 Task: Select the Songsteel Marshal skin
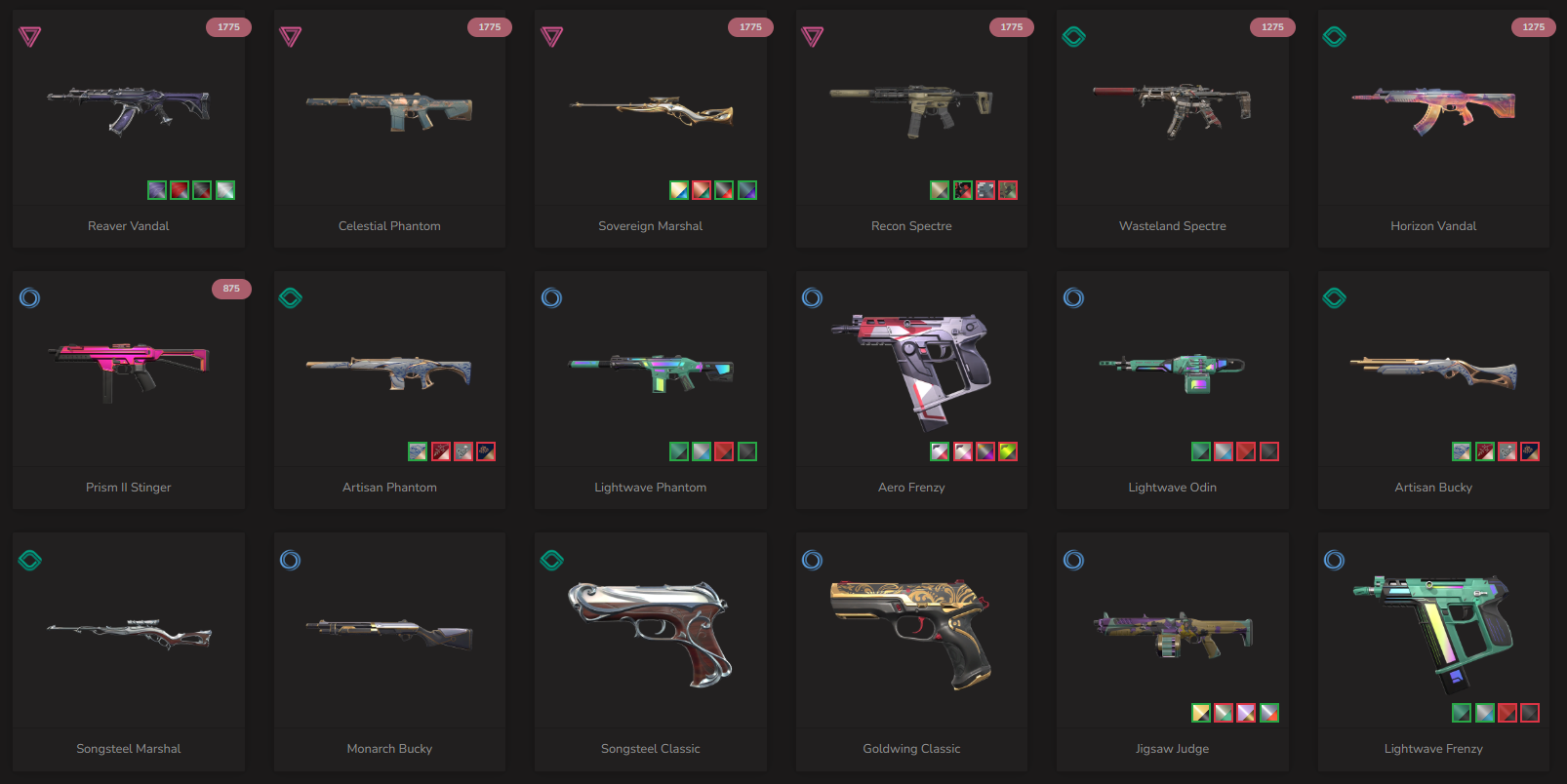pyautogui.click(x=129, y=634)
